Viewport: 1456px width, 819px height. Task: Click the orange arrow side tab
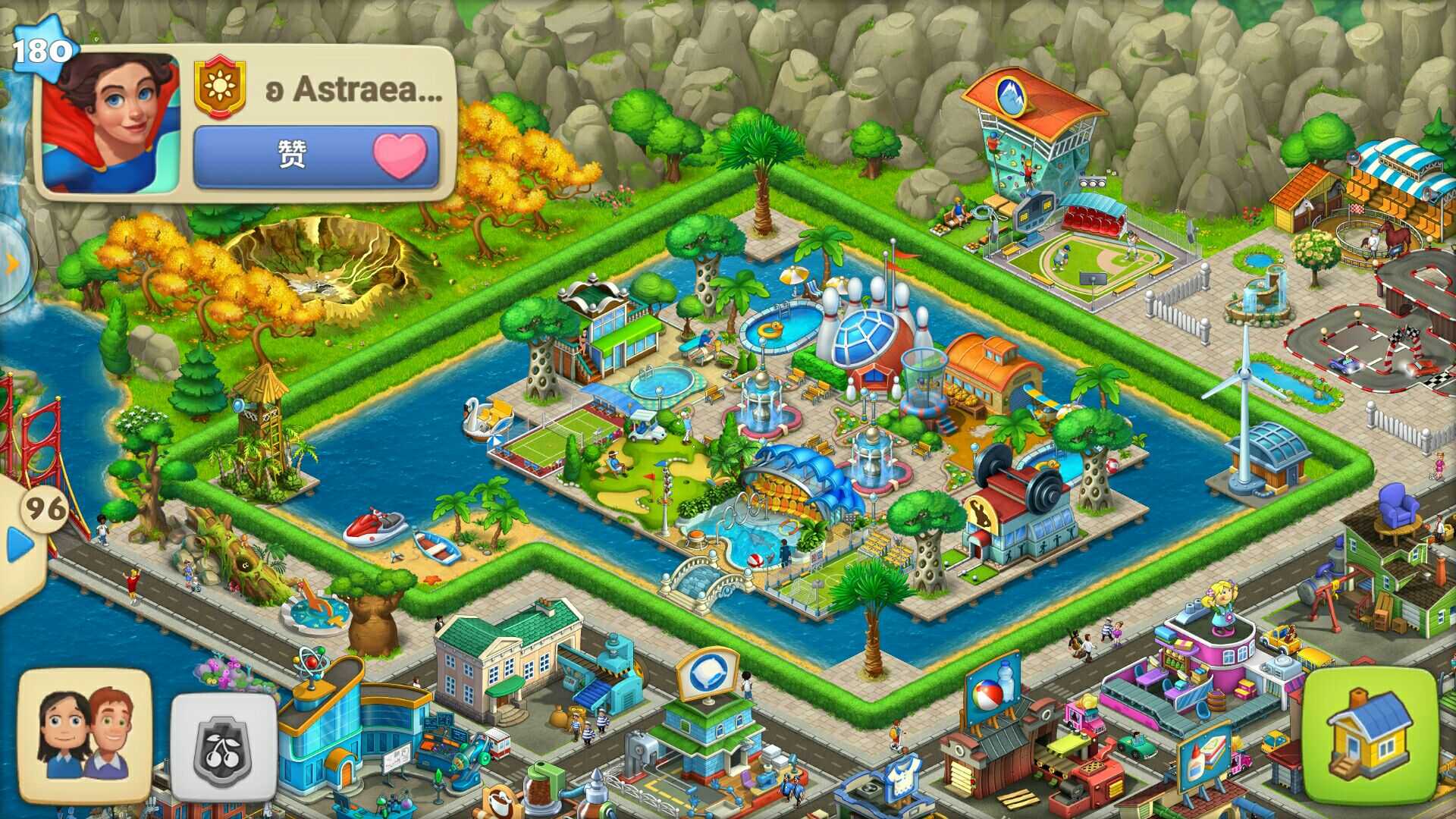(x=12, y=264)
